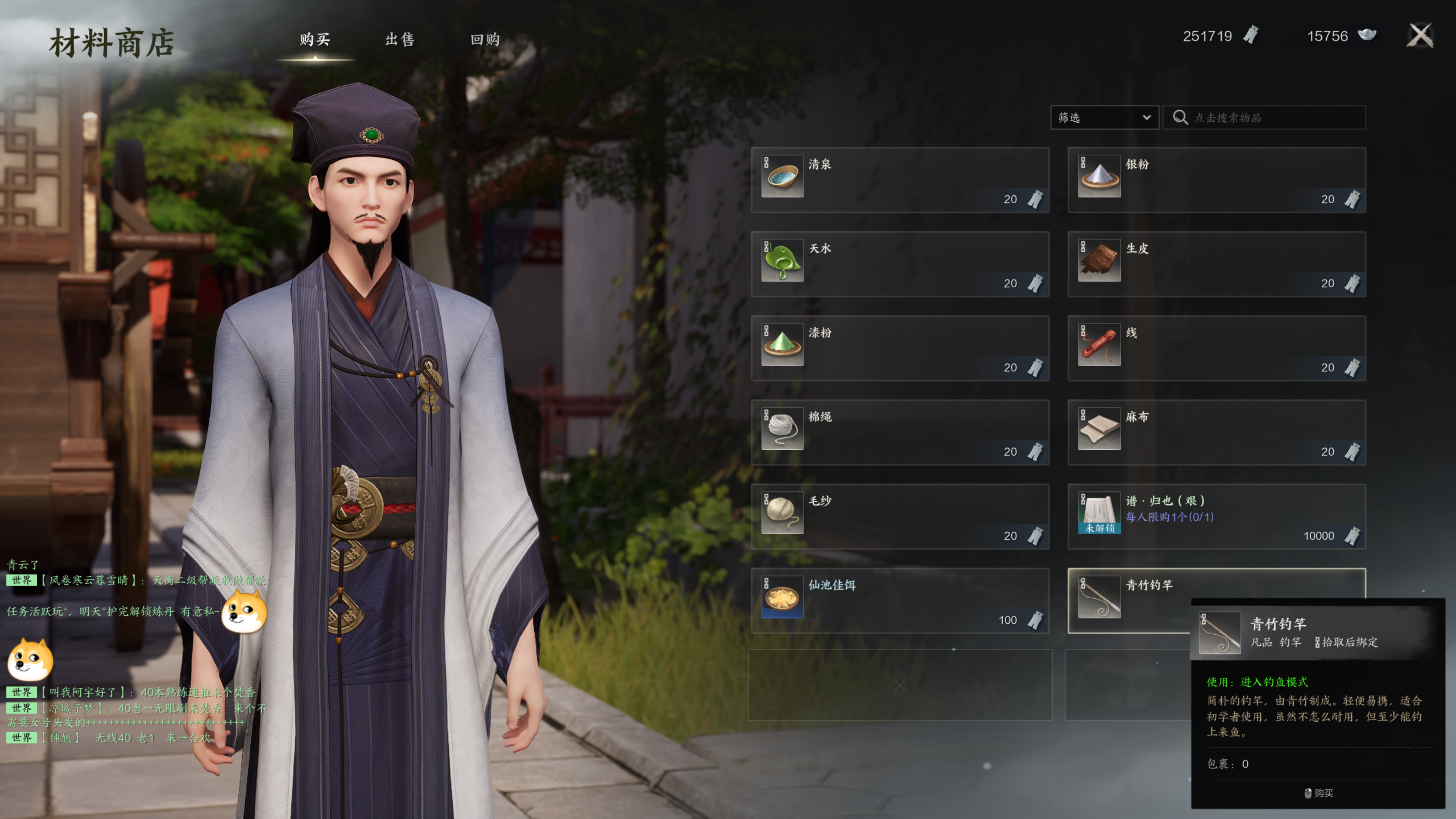This screenshot has width=1456, height=819.
Task: Select the 天水 green leaf item
Action: click(x=899, y=264)
